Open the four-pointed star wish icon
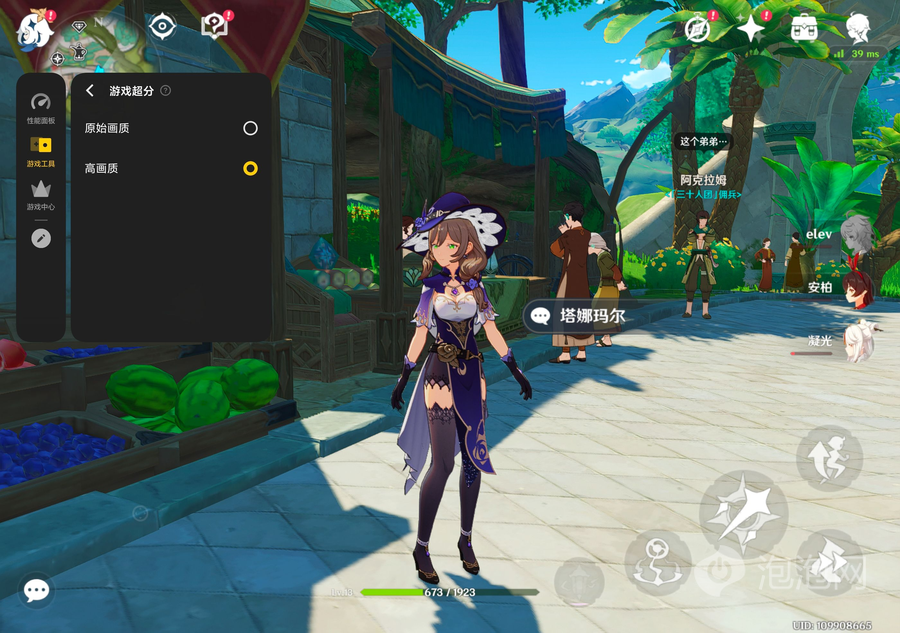 point(751,29)
